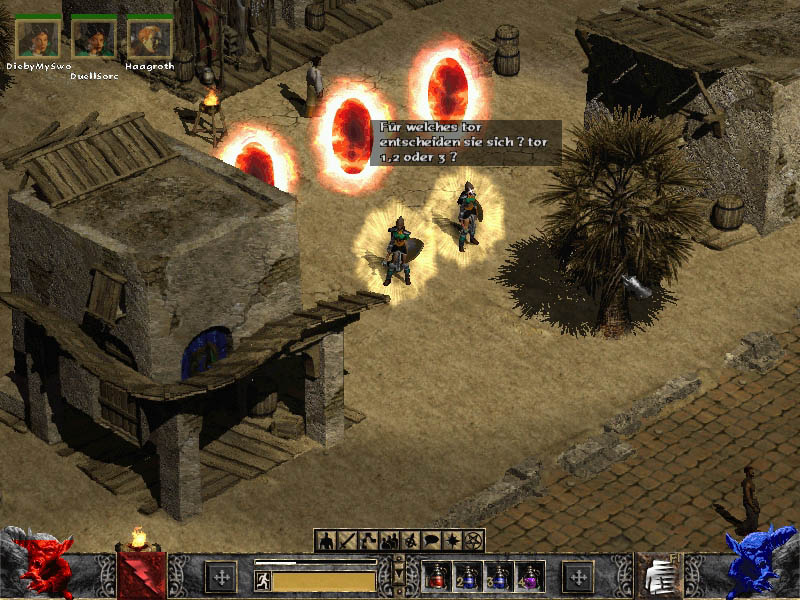The height and width of the screenshot is (600, 800).
Task: Use the blue mana potion in slot 3
Action: pos(498,576)
